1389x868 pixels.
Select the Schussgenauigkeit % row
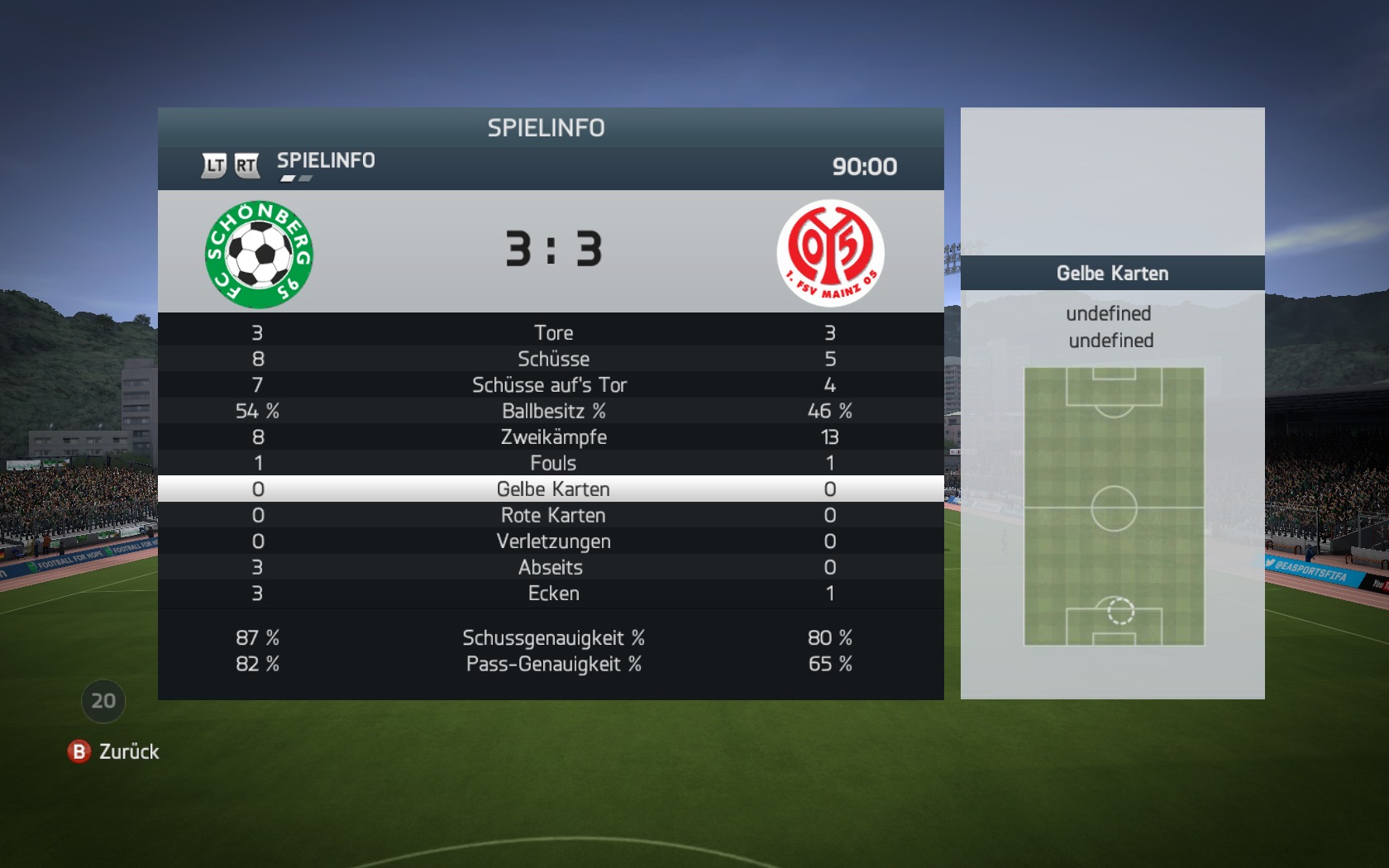tap(552, 638)
